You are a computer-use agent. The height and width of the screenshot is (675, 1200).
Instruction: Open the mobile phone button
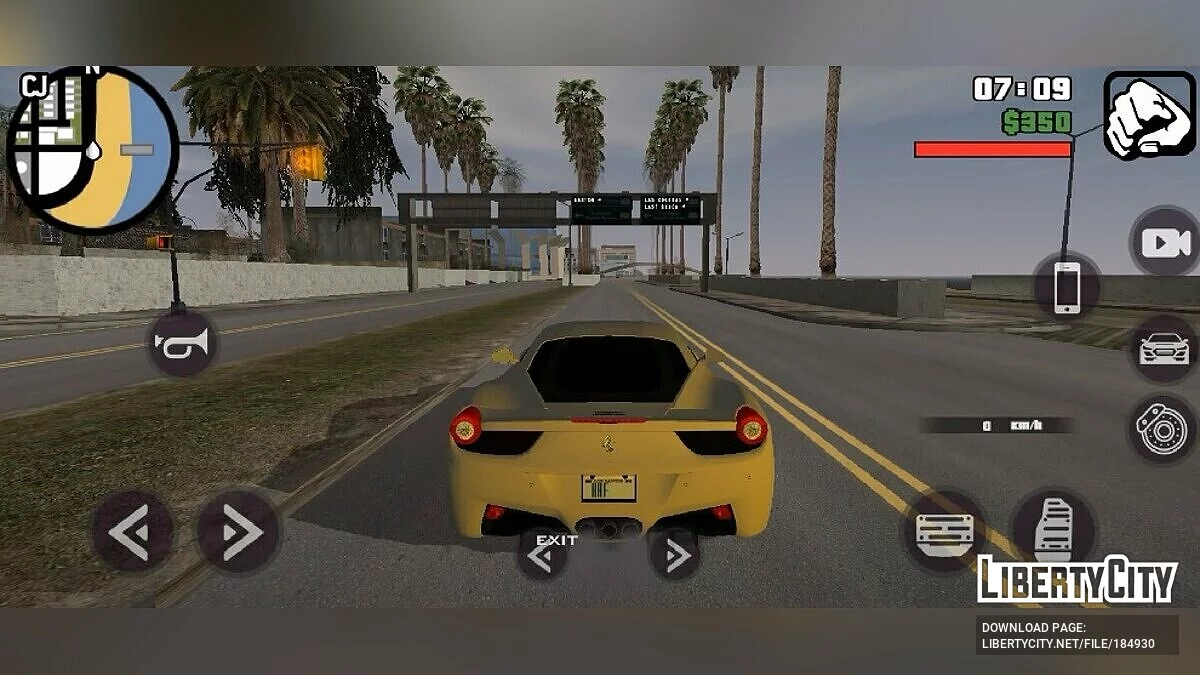1067,288
